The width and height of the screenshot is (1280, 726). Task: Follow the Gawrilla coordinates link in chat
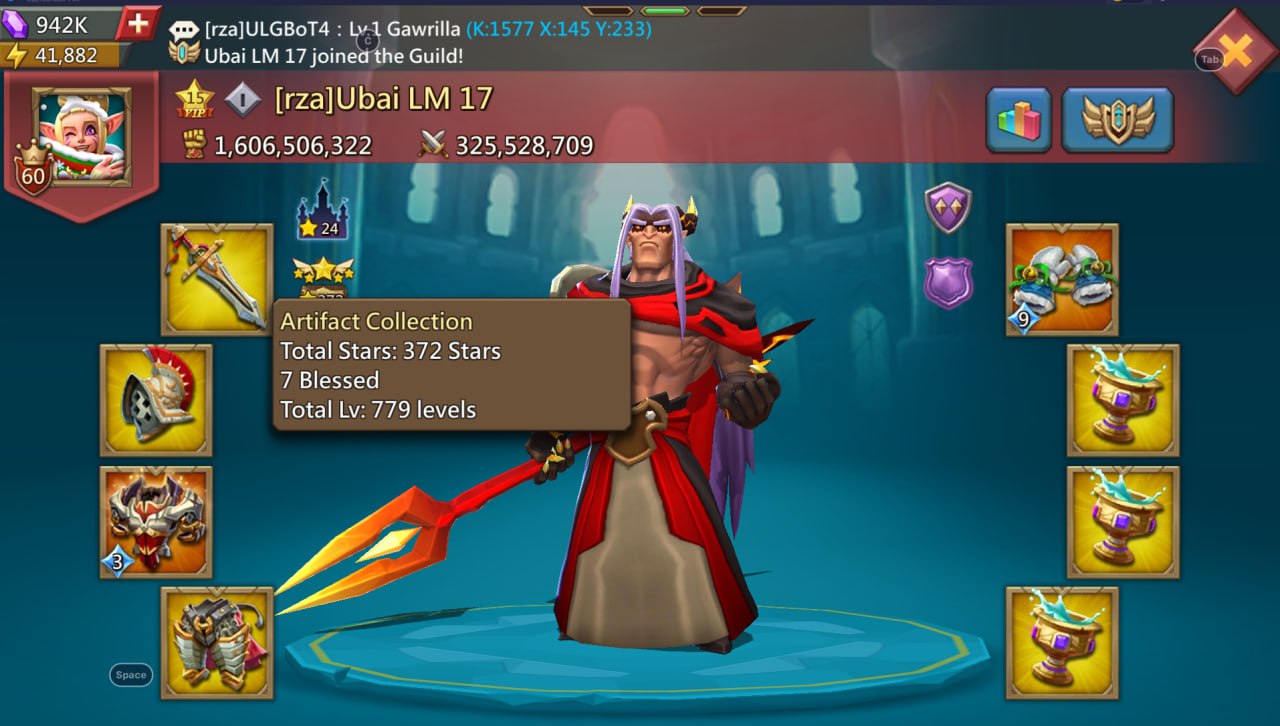(x=559, y=29)
